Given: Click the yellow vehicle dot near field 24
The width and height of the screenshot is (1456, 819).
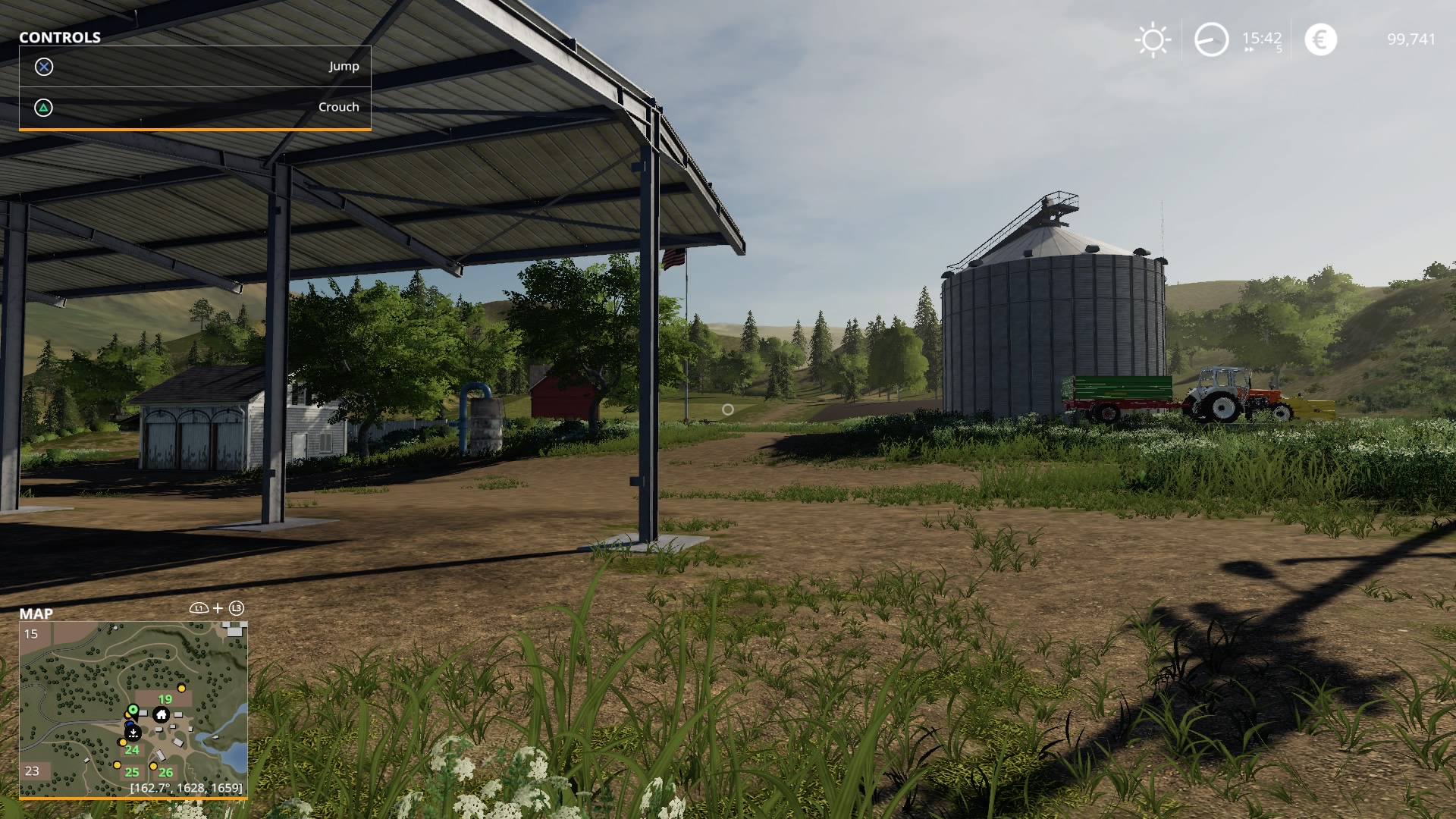Looking at the screenshot, I should [x=123, y=742].
